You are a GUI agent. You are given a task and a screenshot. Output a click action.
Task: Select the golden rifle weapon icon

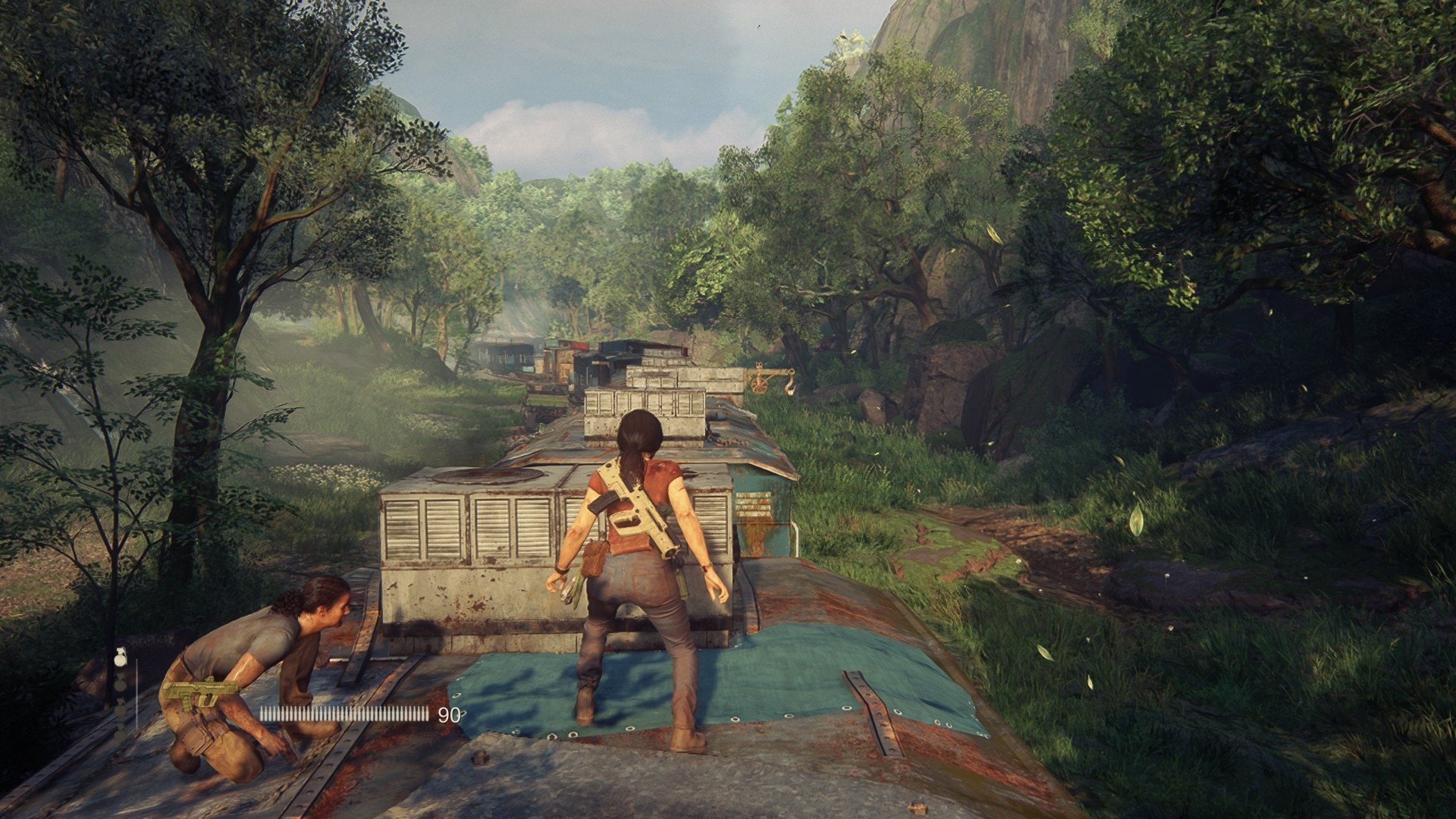point(199,692)
